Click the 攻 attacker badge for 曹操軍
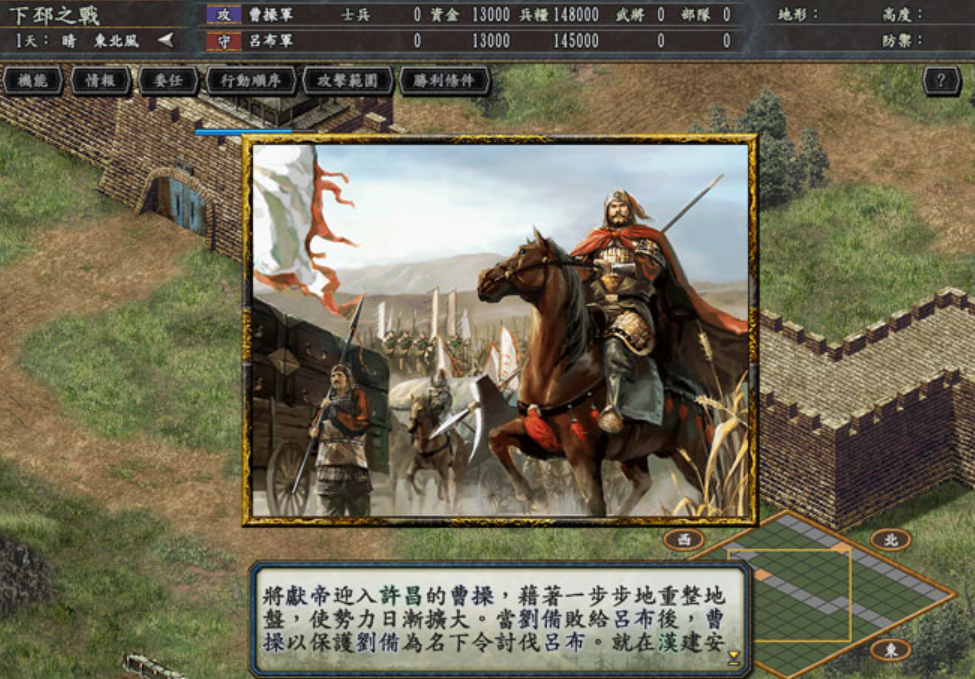This screenshot has width=975, height=679. point(224,15)
